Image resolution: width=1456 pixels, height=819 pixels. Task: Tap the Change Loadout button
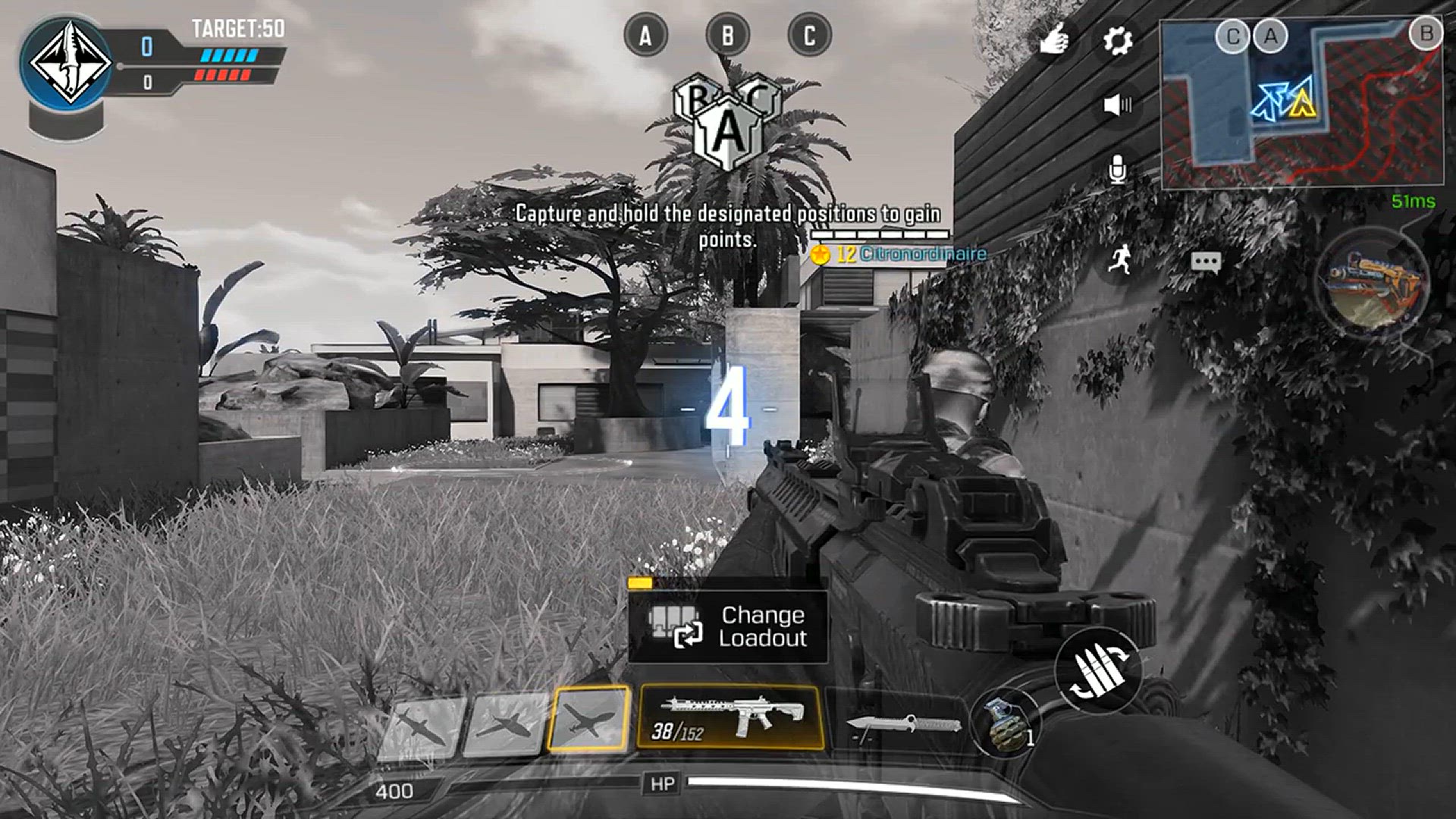[727, 626]
